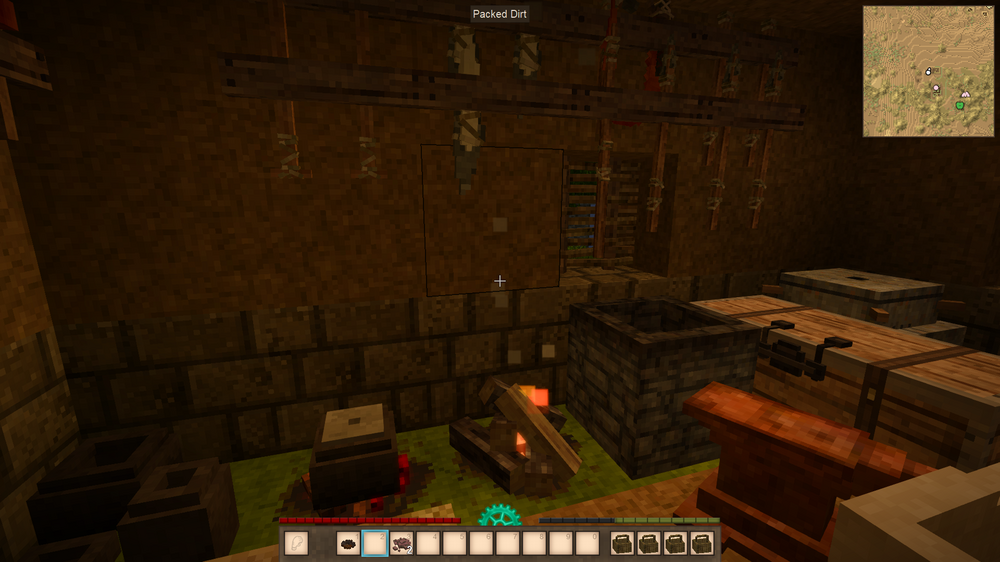Screen dimensions: 1000x562
Task: Select the stack of two nuggets in slot 3
Action: coord(401,544)
